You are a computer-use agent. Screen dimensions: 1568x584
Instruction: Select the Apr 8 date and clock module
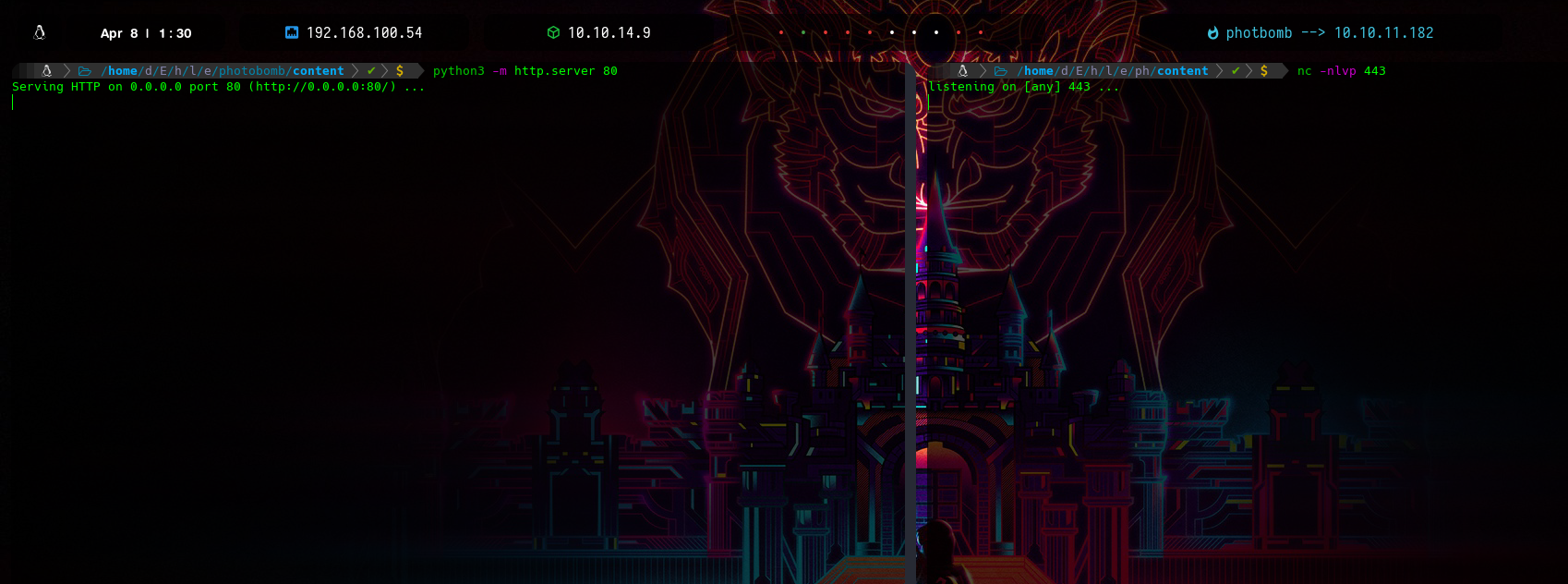tap(146, 33)
